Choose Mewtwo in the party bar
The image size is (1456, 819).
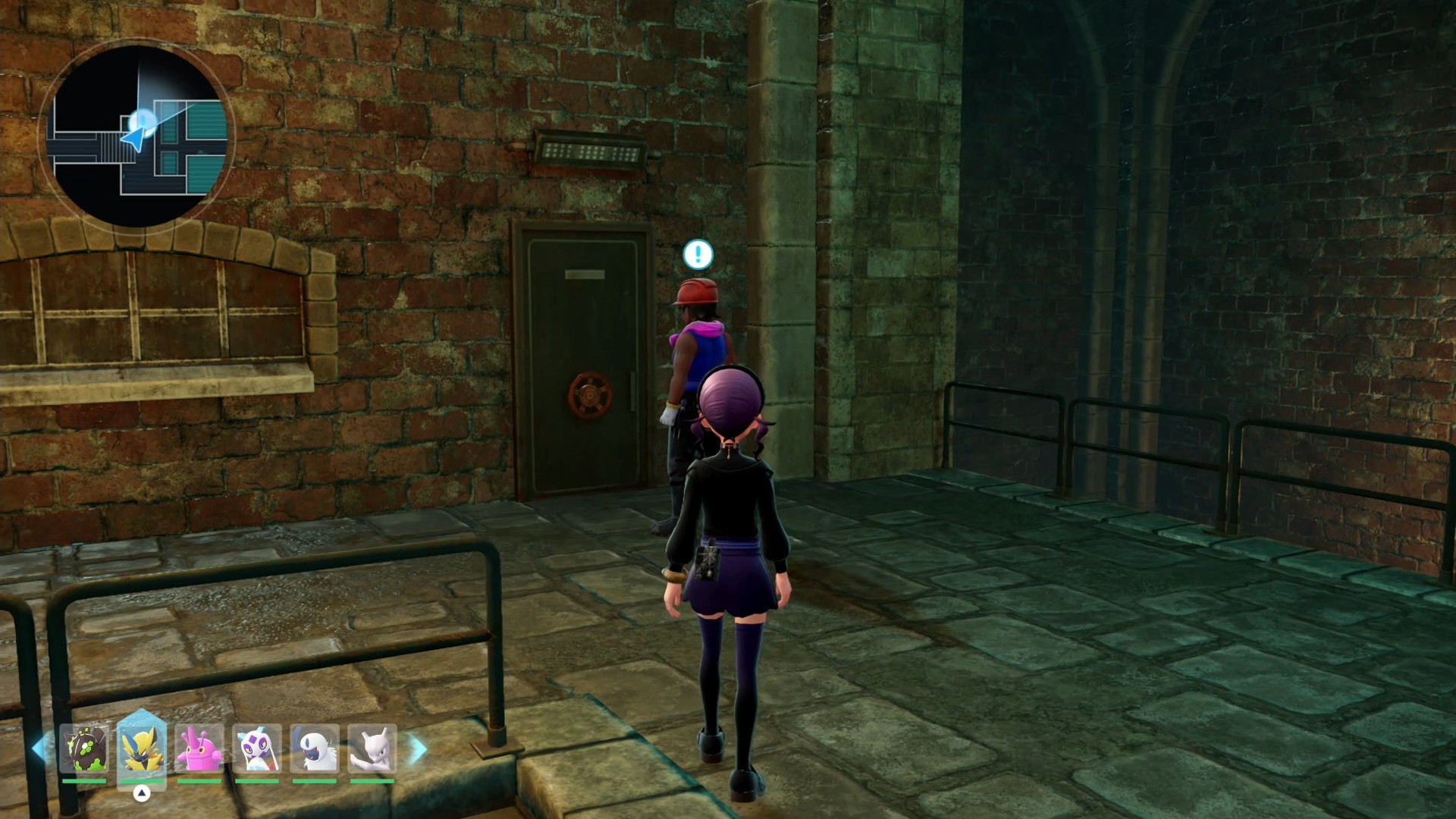(372, 749)
